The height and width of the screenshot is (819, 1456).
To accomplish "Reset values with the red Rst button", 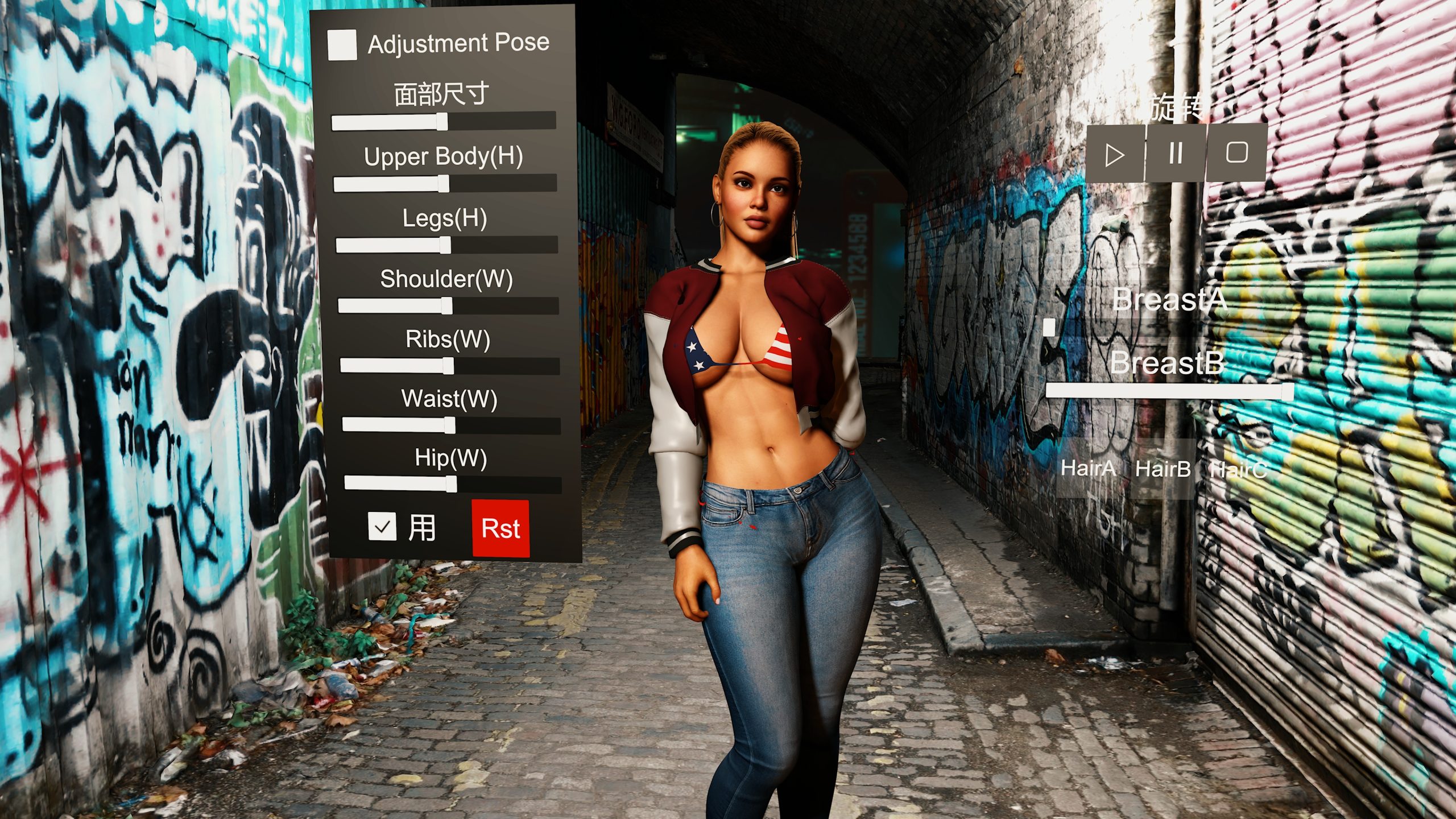I will [500, 528].
